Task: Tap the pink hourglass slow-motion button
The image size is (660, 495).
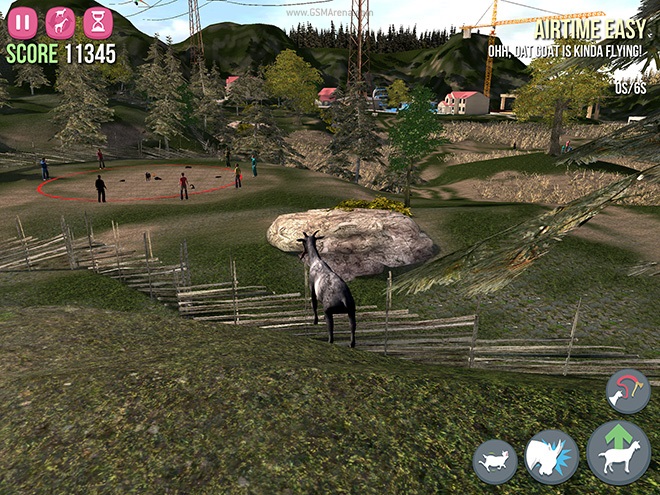Action: click(98, 22)
